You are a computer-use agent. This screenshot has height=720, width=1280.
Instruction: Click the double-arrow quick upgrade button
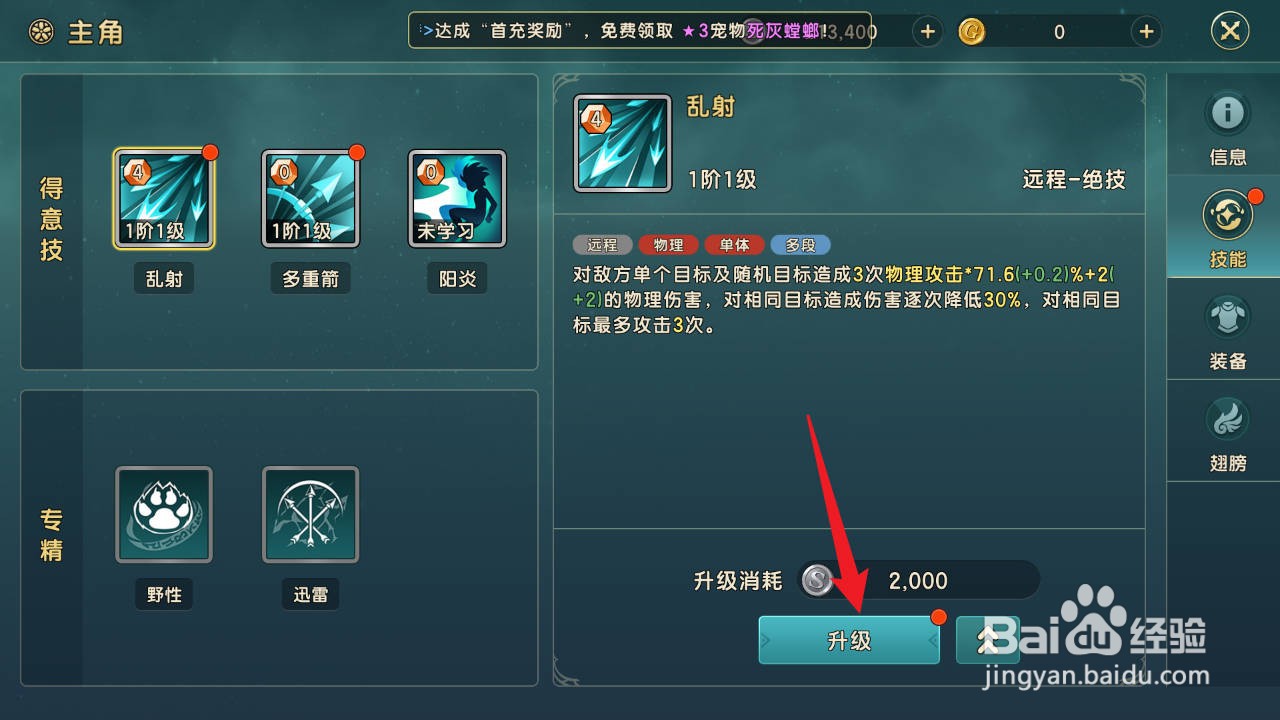coord(988,640)
